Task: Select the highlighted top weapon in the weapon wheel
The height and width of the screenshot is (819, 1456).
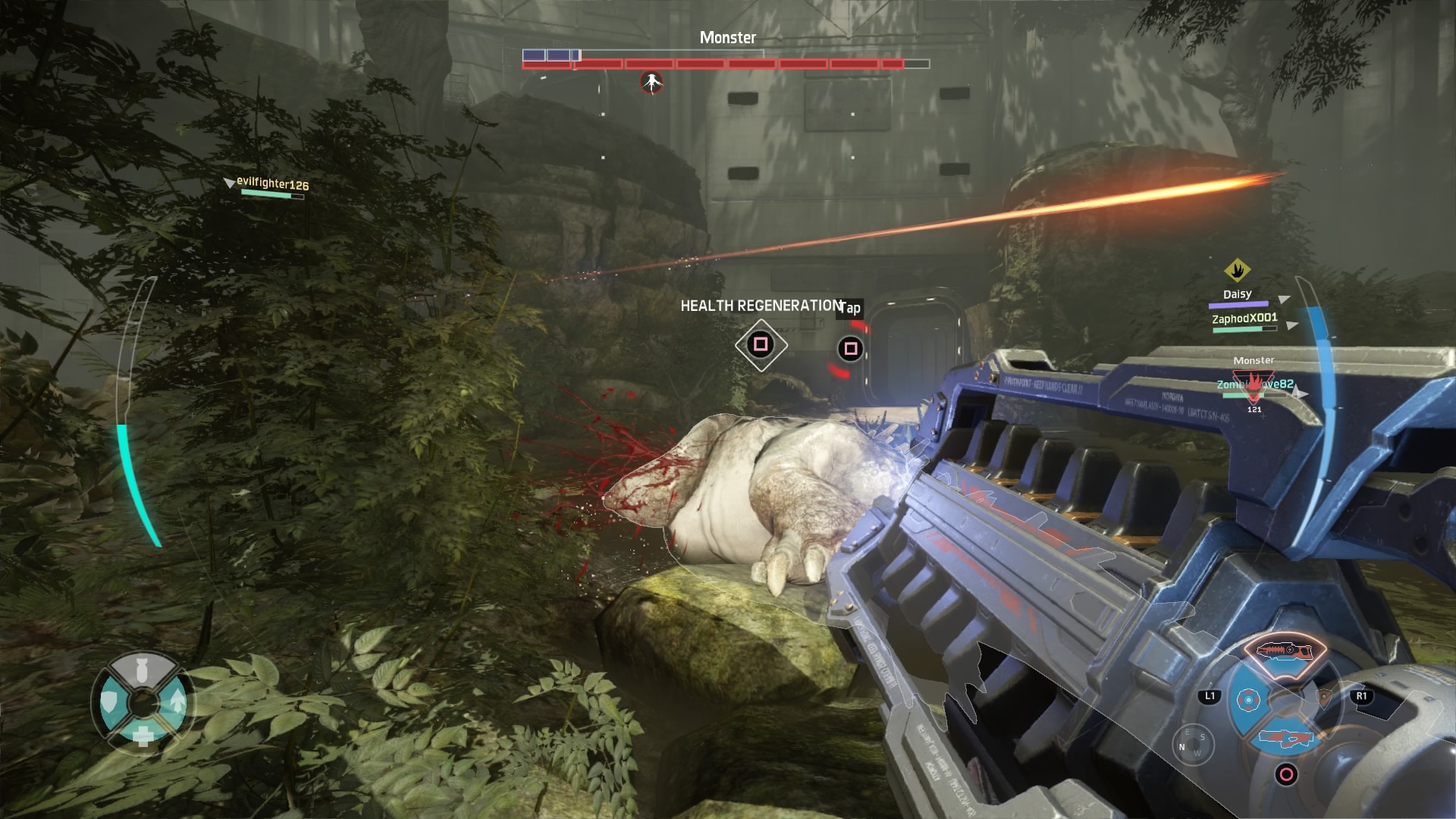Action: (1285, 650)
